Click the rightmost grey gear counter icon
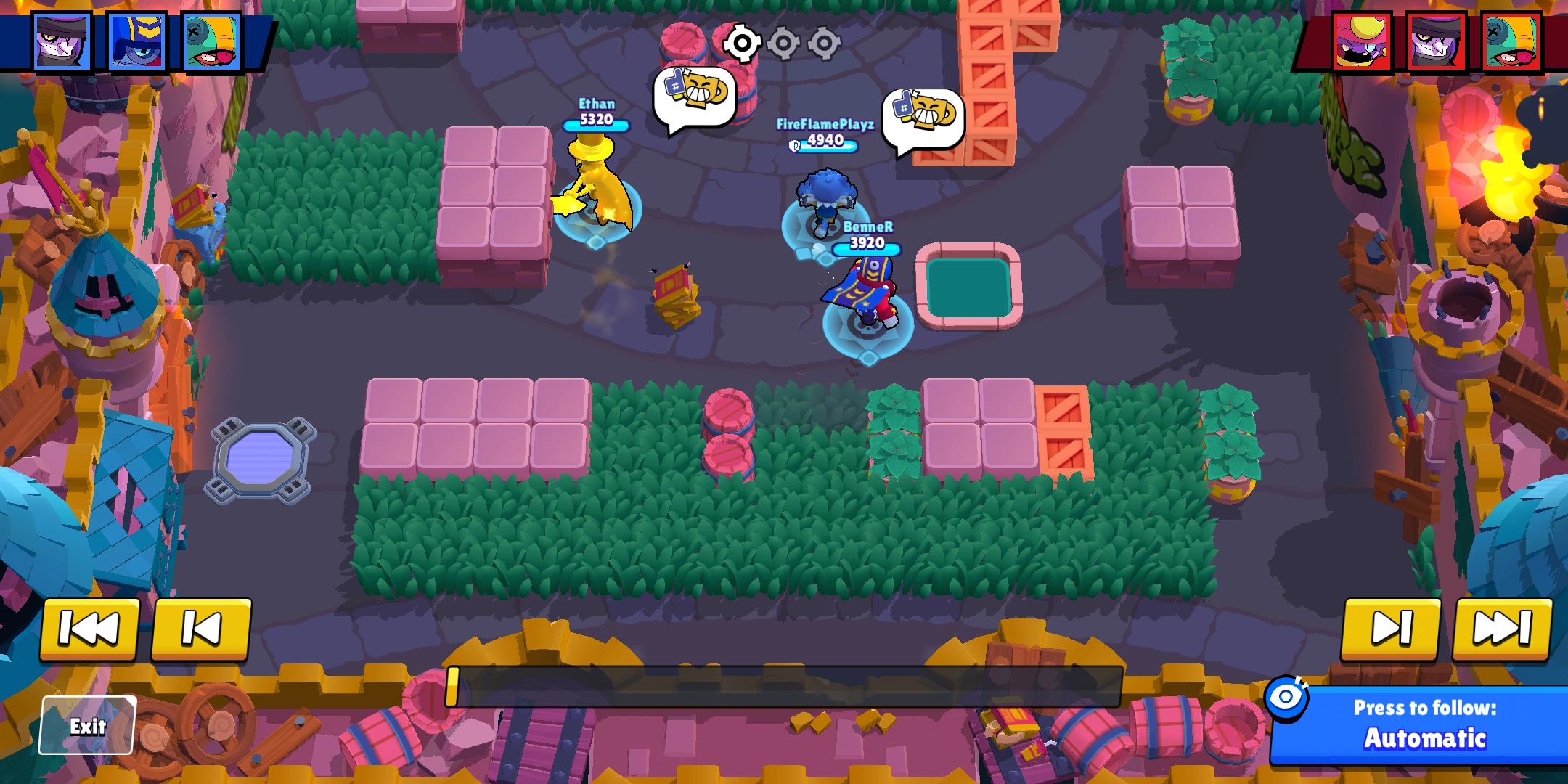Viewport: 1568px width, 784px height. (825, 44)
